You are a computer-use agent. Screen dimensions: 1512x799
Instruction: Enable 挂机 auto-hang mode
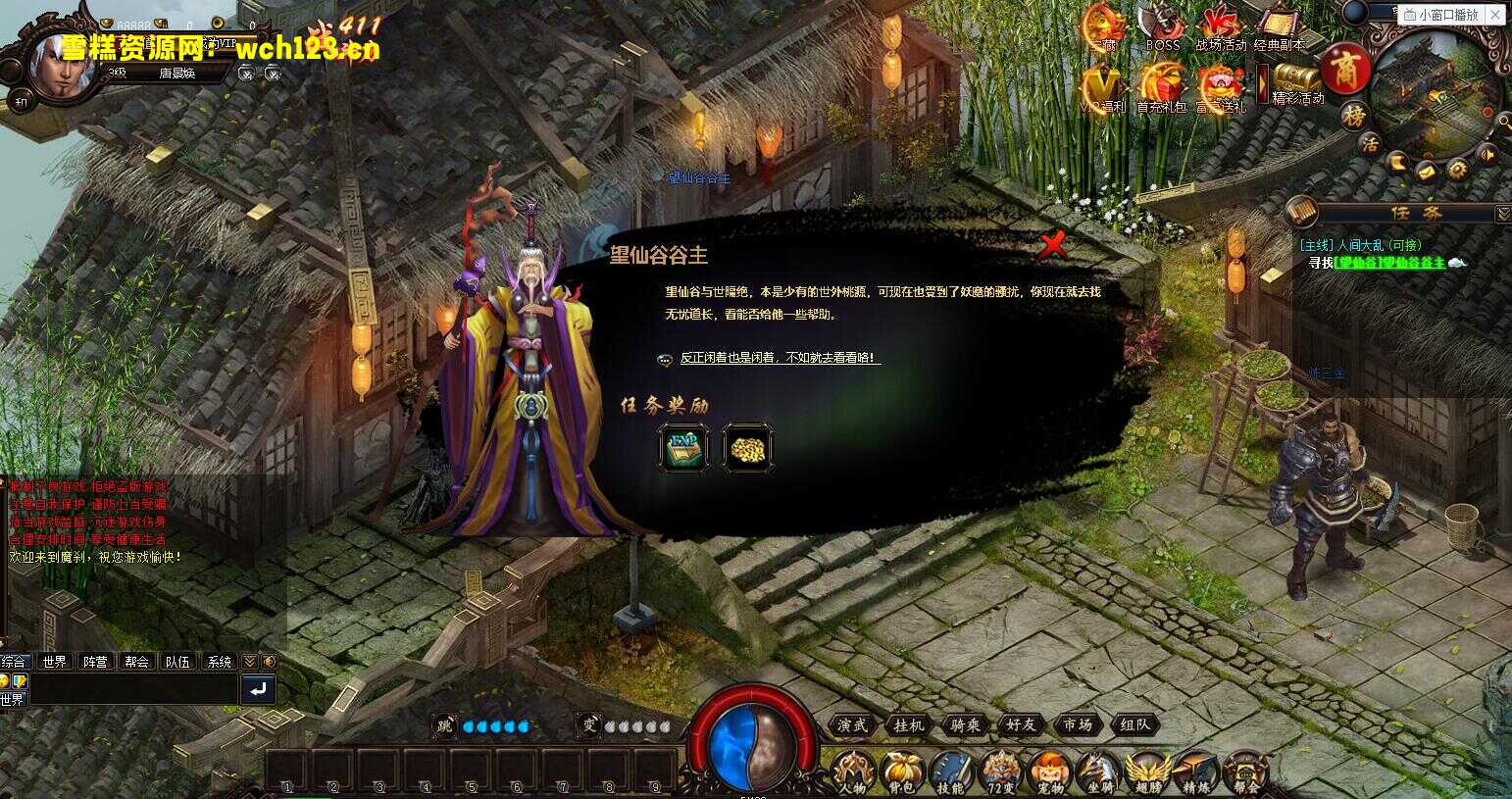pyautogui.click(x=908, y=725)
